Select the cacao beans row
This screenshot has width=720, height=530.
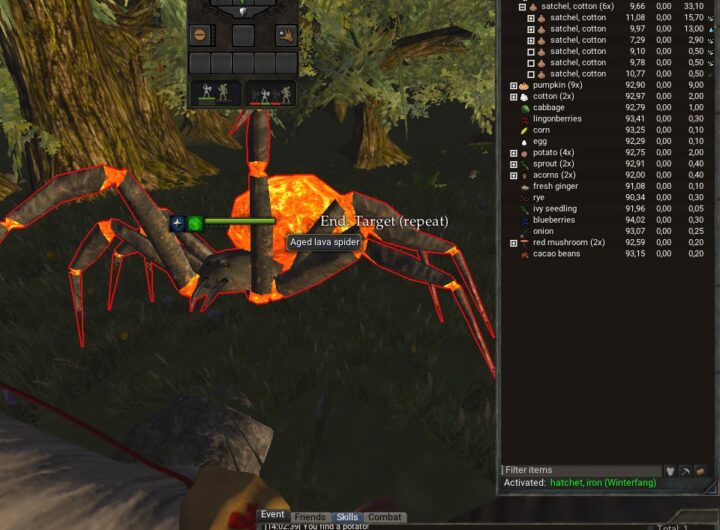tap(556, 253)
